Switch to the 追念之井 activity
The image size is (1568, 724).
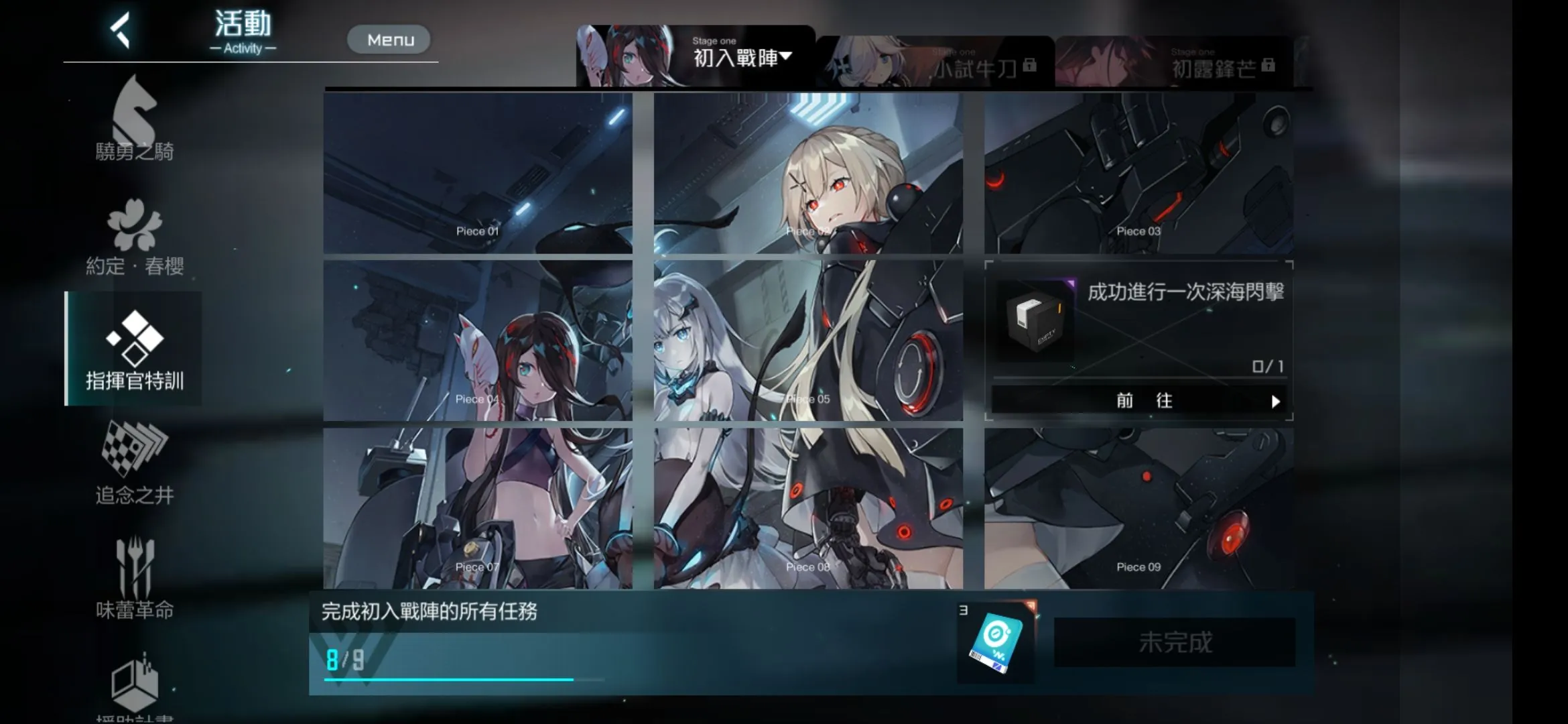134,464
